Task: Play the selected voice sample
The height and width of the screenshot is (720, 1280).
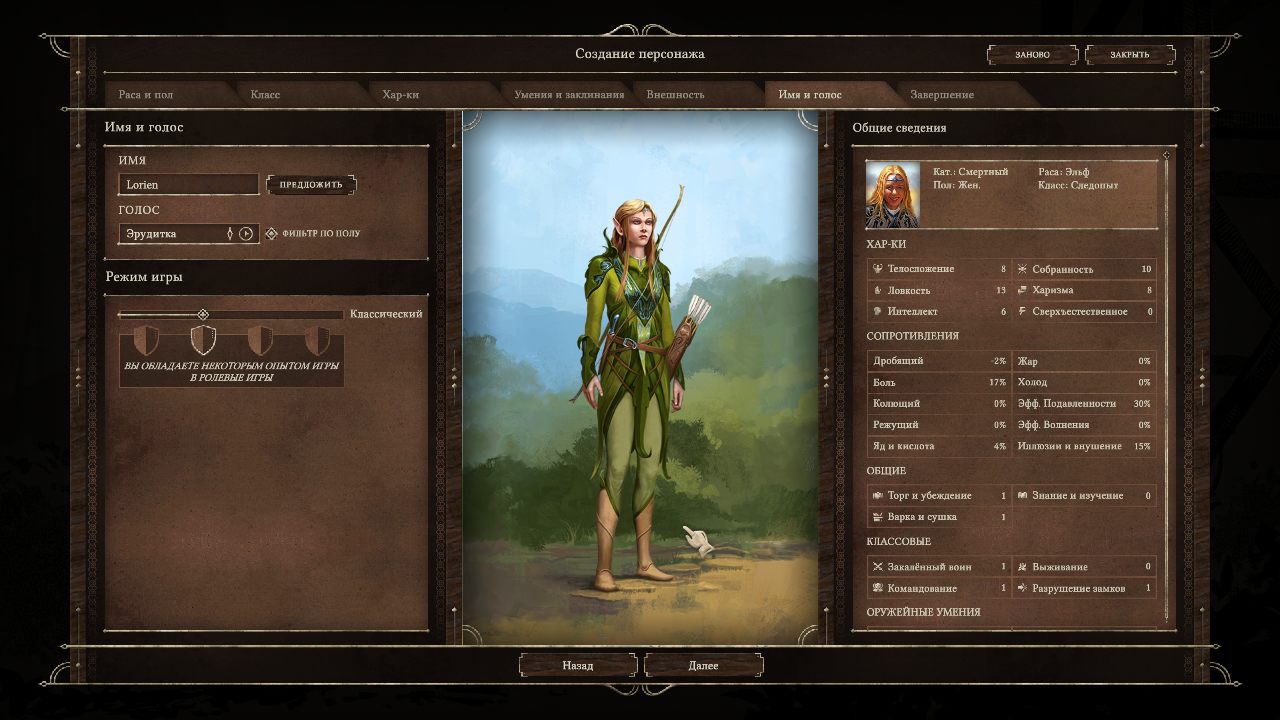Action: coord(247,234)
